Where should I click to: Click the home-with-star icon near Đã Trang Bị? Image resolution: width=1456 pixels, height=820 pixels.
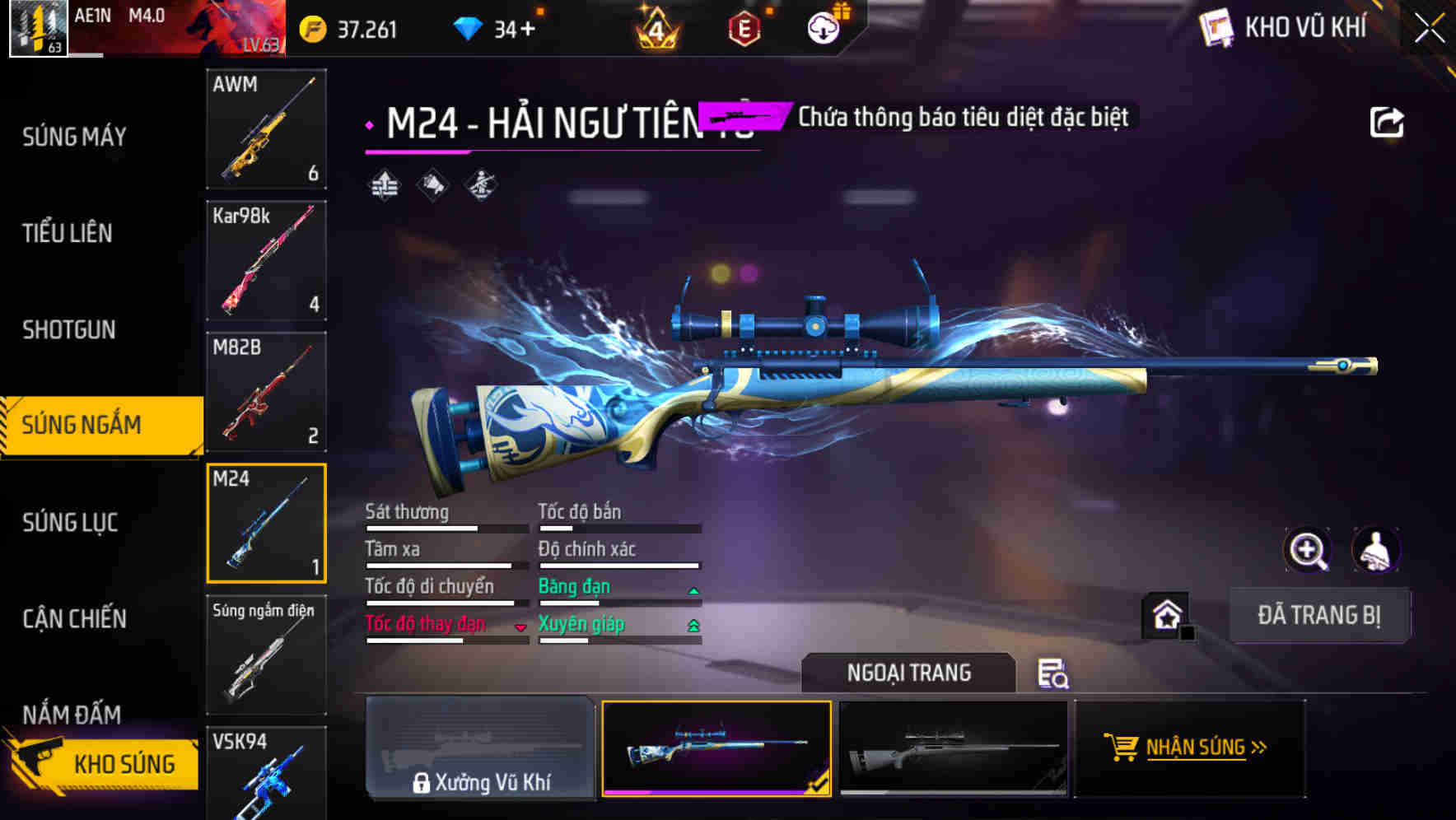point(1165,615)
